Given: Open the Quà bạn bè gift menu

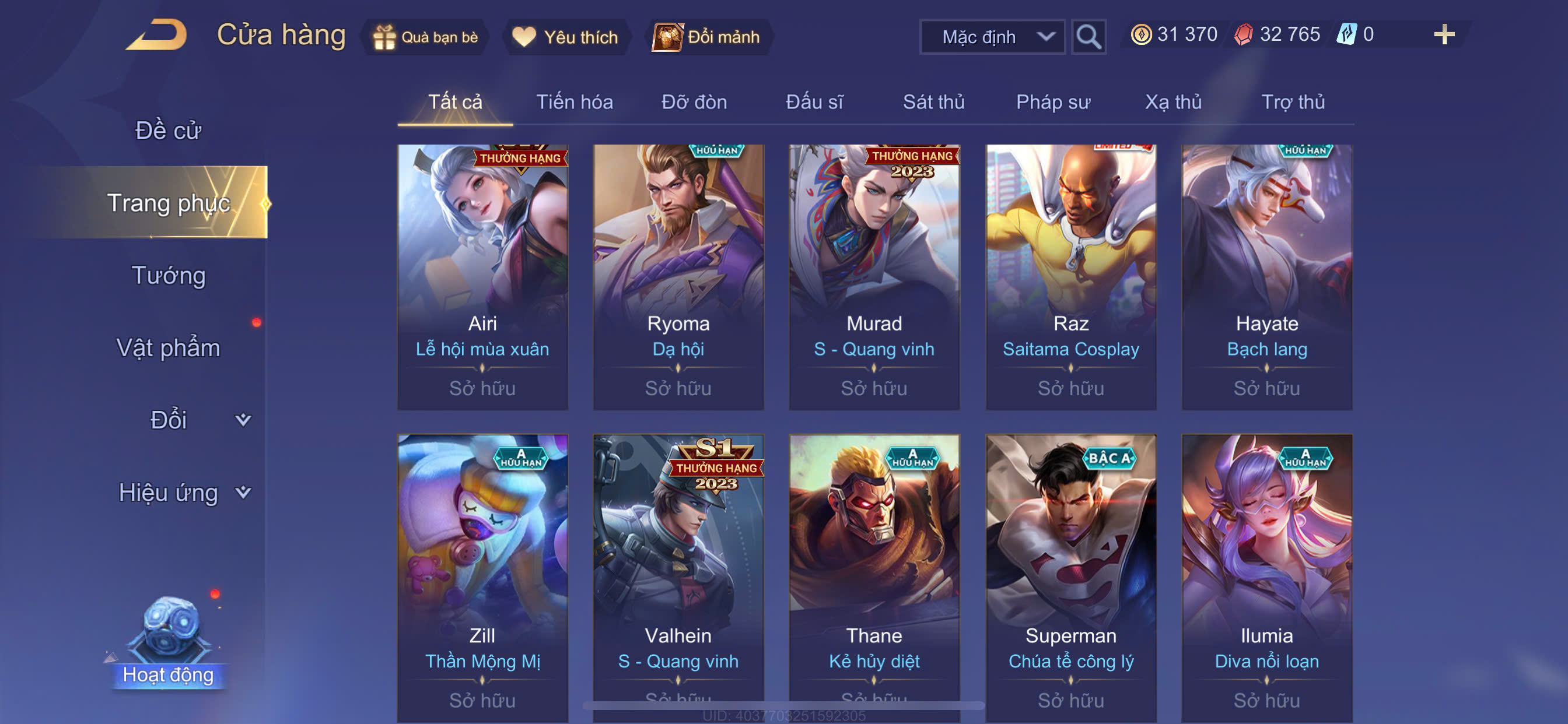Looking at the screenshot, I should click(x=426, y=37).
